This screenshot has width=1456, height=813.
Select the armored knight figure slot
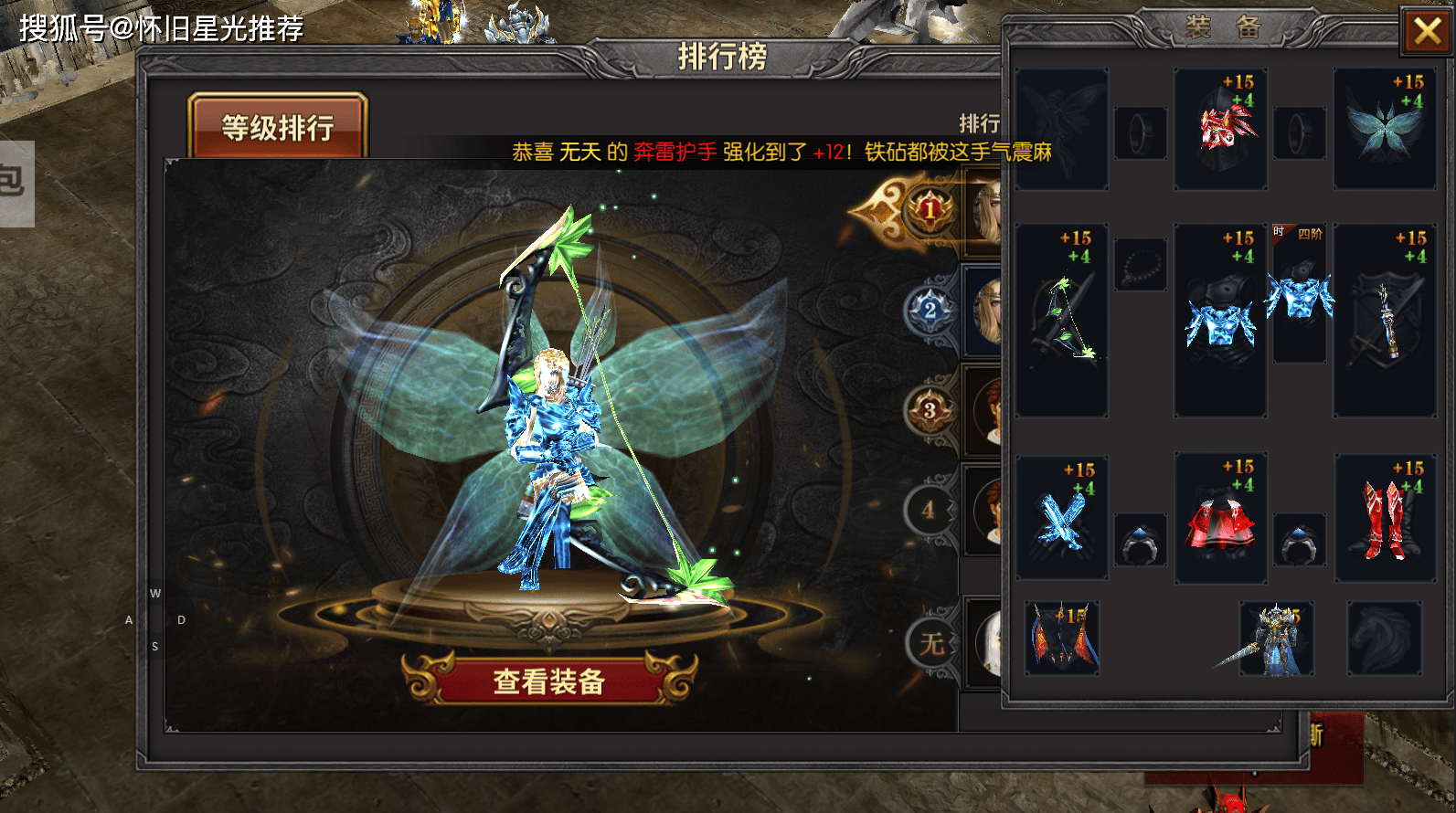point(1276,638)
